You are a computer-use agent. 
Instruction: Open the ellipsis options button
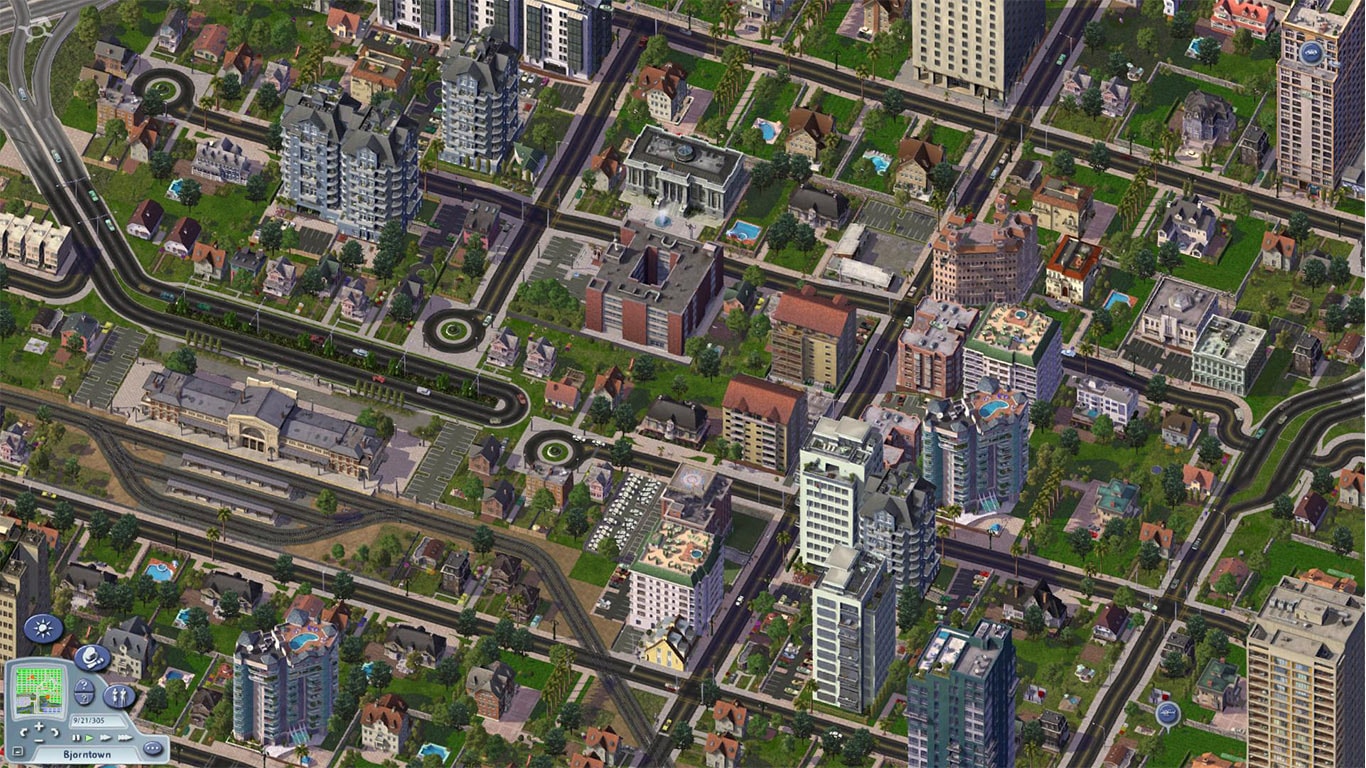tap(152, 747)
